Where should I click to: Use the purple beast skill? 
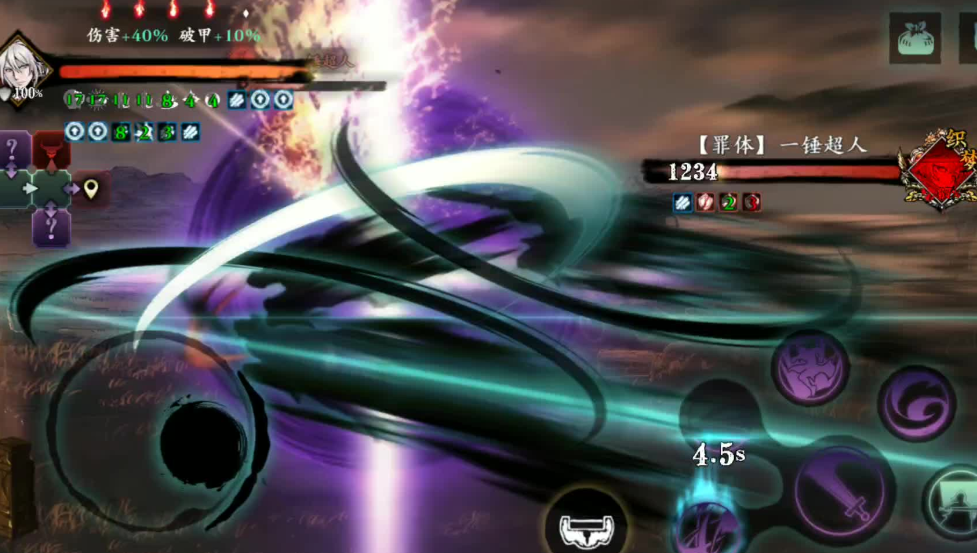810,368
